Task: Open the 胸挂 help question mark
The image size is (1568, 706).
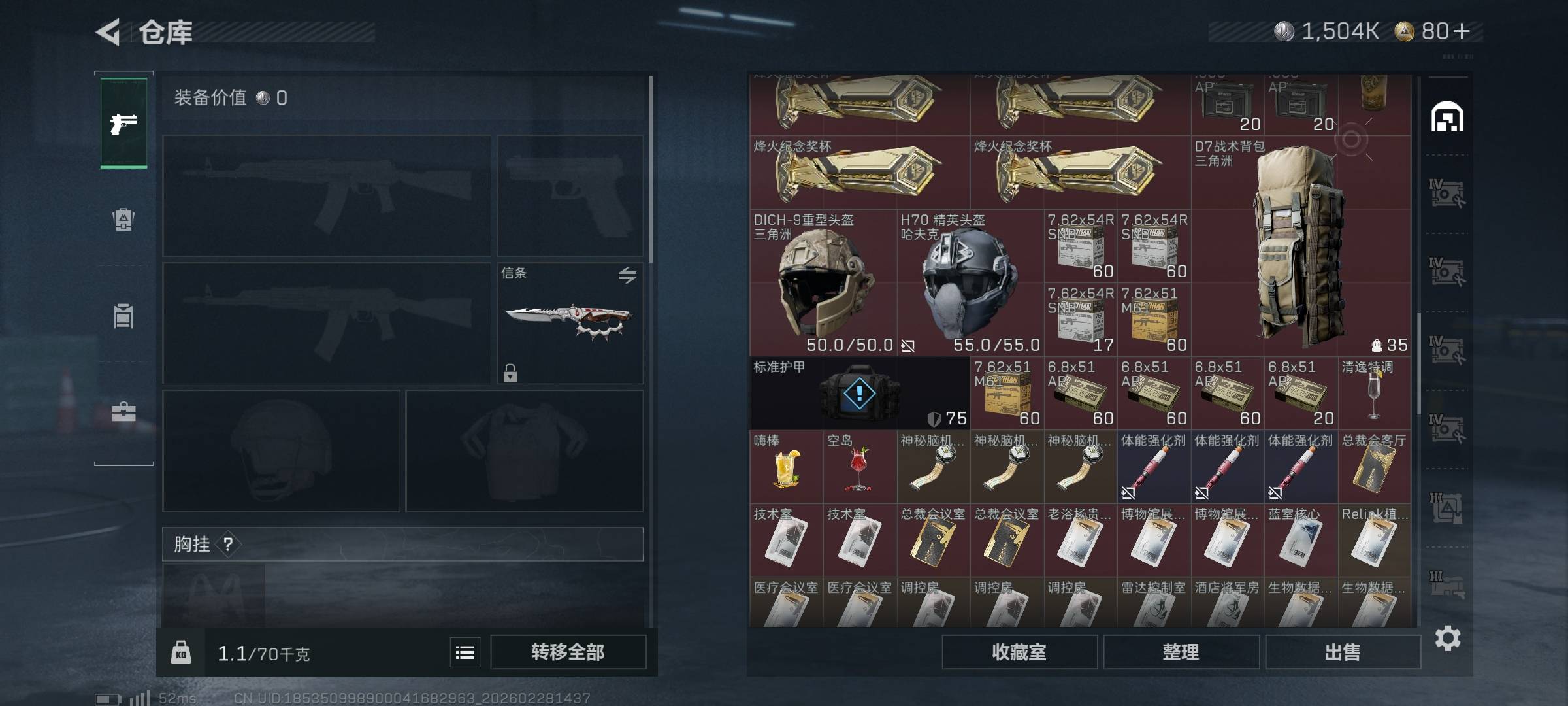Action: pos(228,544)
